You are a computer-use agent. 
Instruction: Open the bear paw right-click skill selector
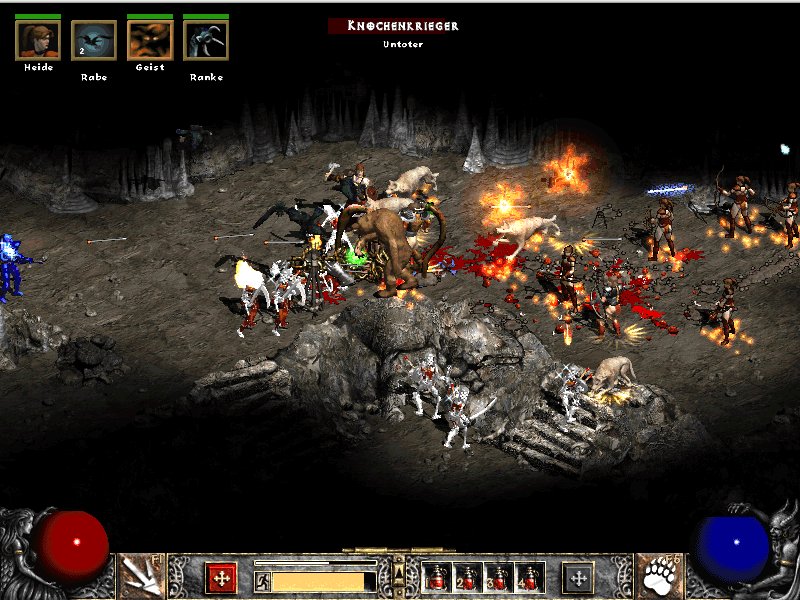pyautogui.click(x=658, y=576)
